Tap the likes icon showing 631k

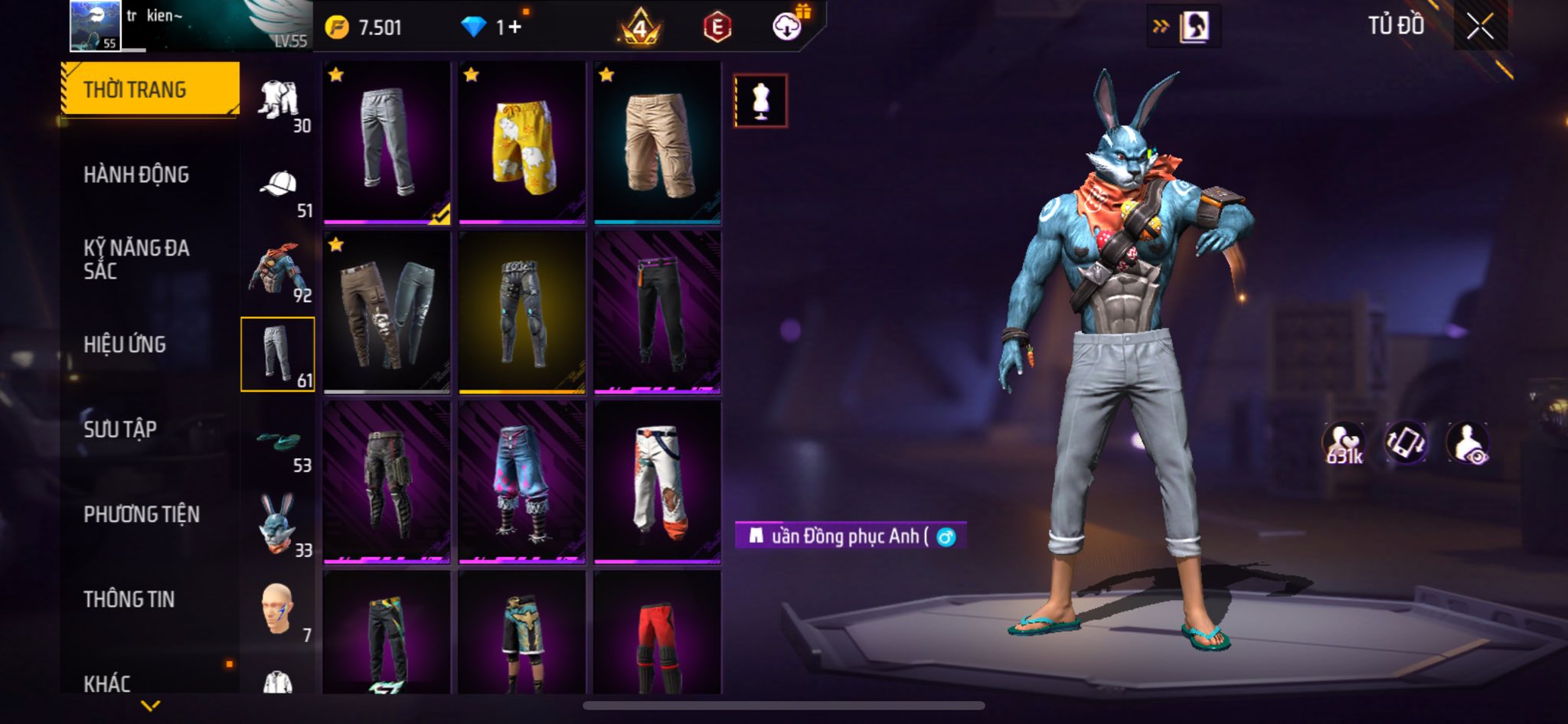point(1344,443)
